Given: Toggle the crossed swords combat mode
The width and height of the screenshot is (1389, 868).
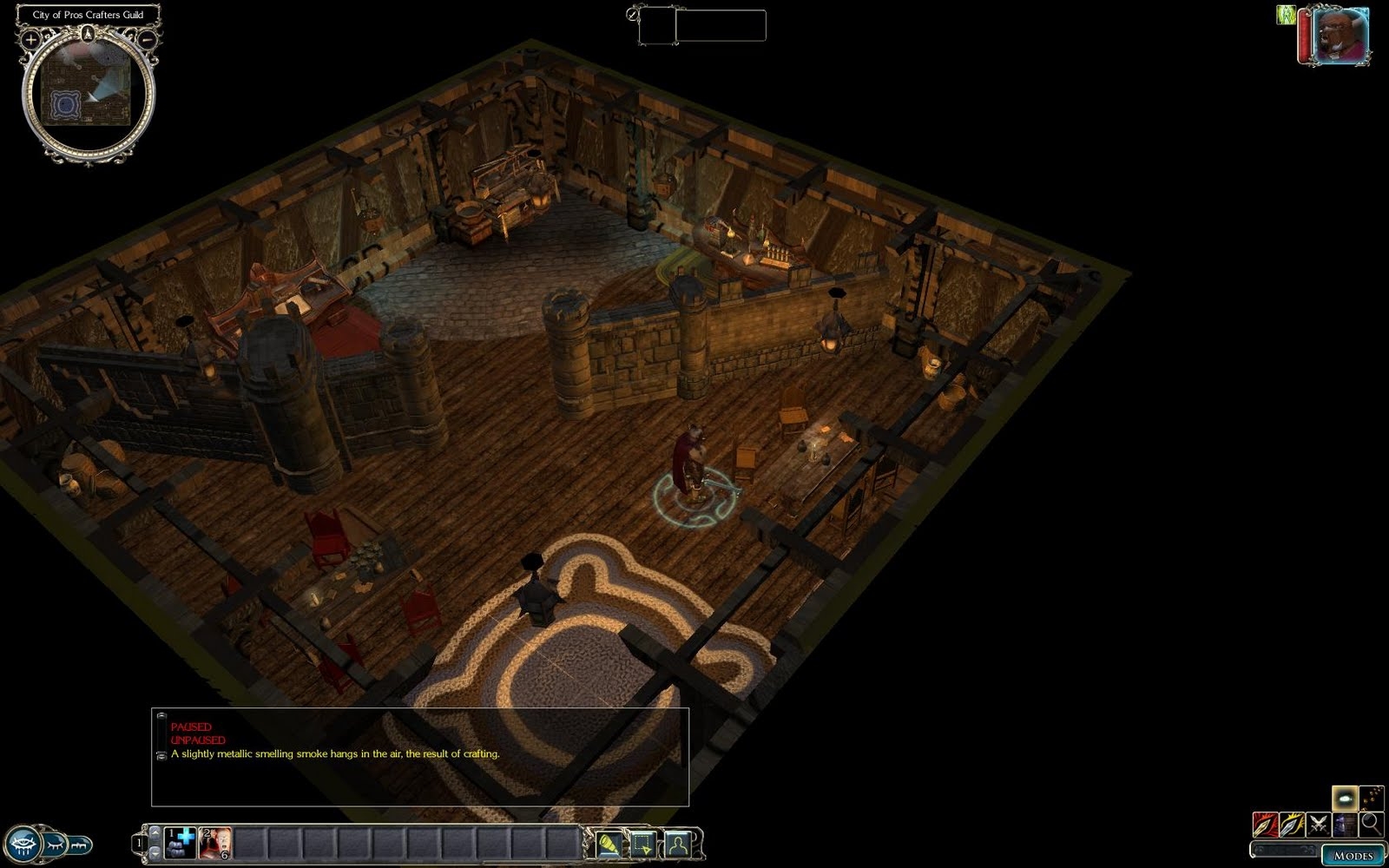Looking at the screenshot, I should tap(1319, 824).
